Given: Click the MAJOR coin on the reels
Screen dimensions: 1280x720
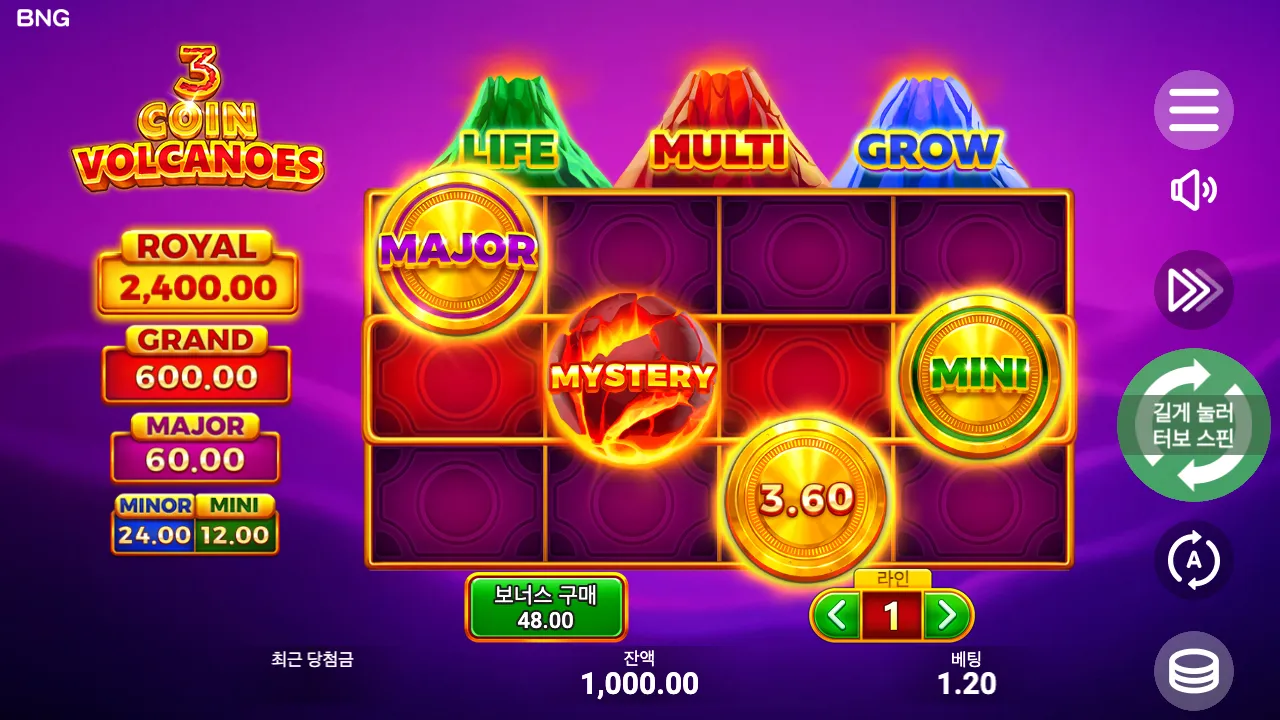Looking at the screenshot, I should 459,251.
